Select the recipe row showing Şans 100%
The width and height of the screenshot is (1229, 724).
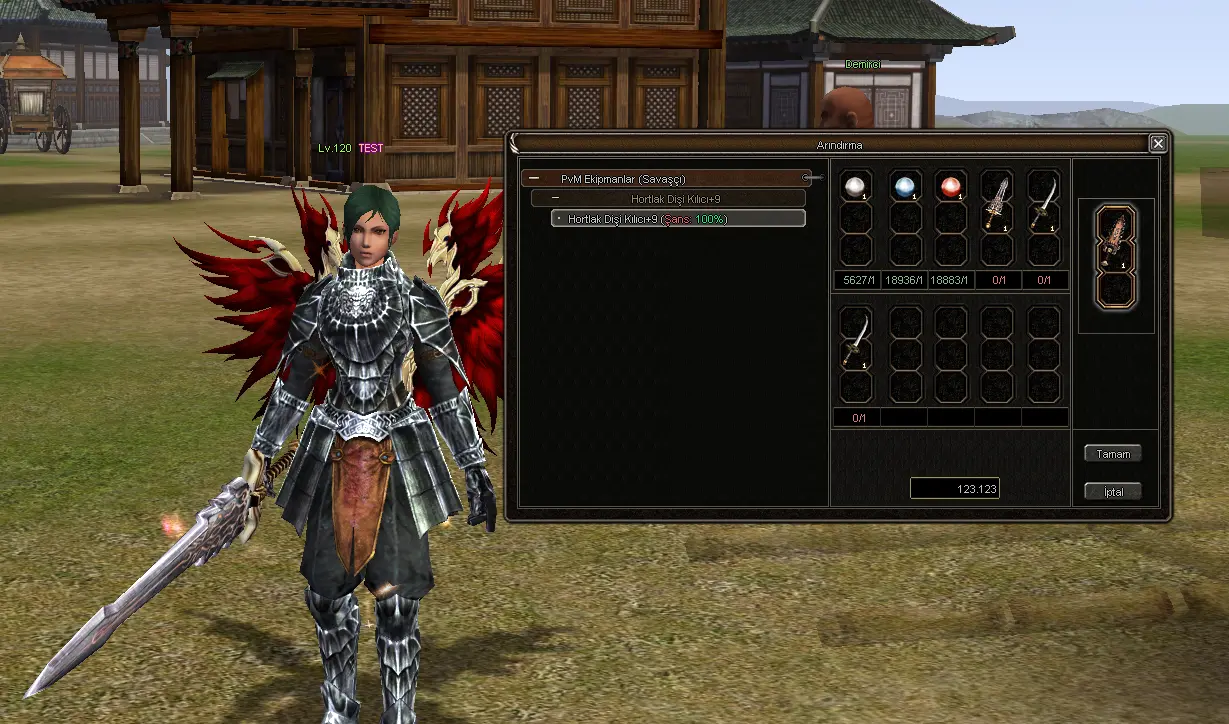tap(678, 219)
